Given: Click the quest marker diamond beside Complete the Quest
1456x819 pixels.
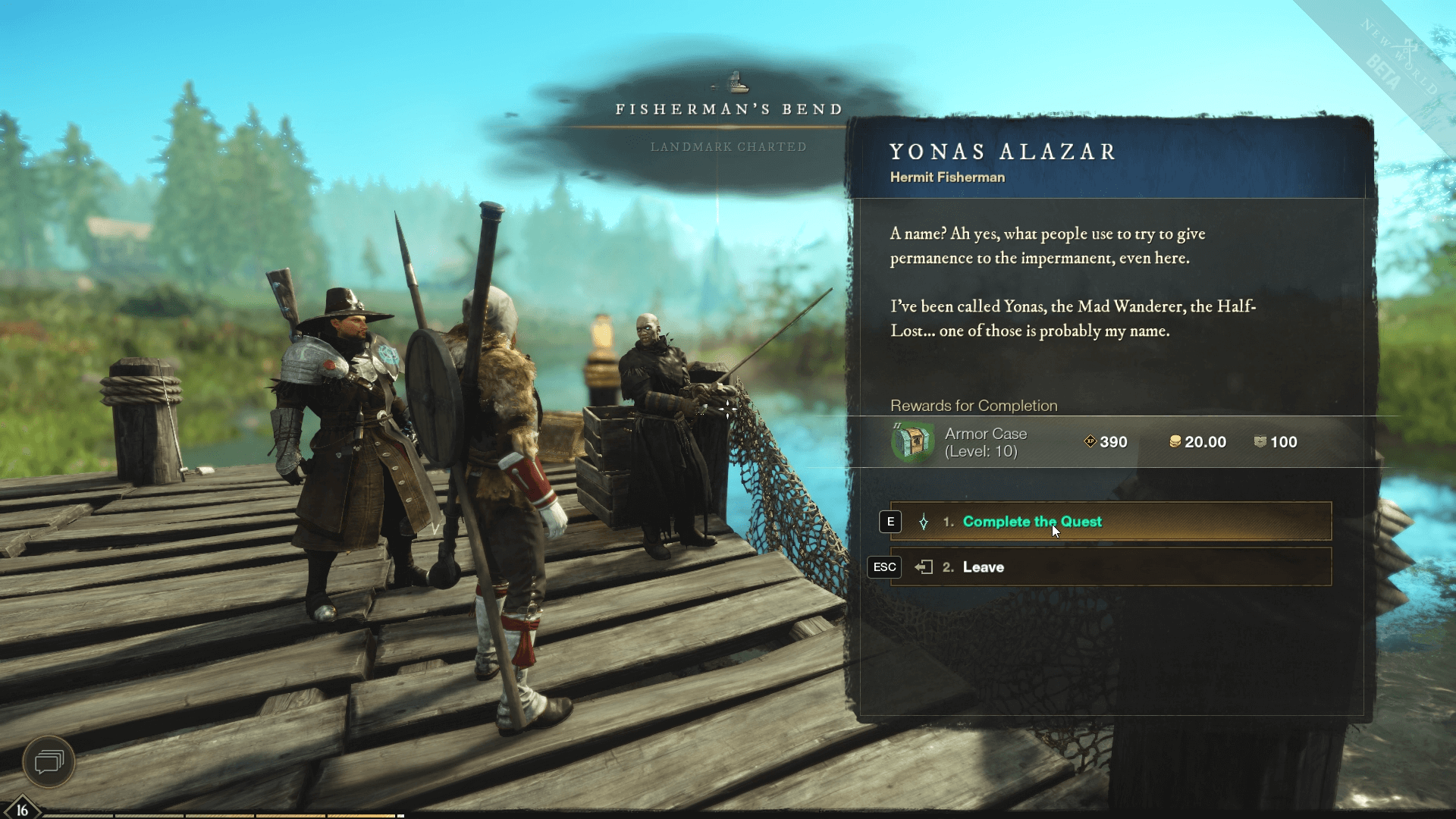Looking at the screenshot, I should pos(924,522).
